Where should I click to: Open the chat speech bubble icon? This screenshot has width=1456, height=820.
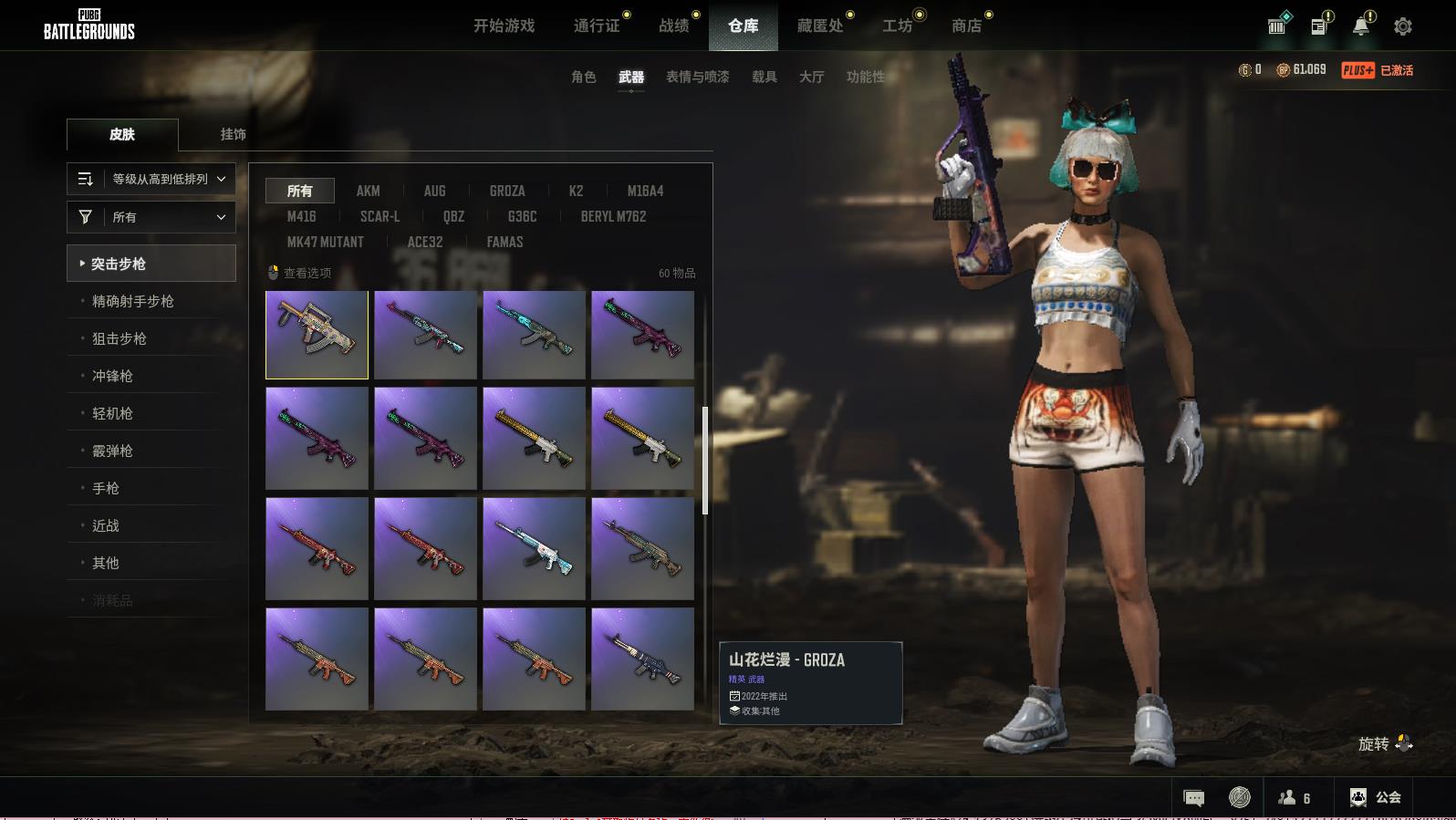[x=1193, y=798]
